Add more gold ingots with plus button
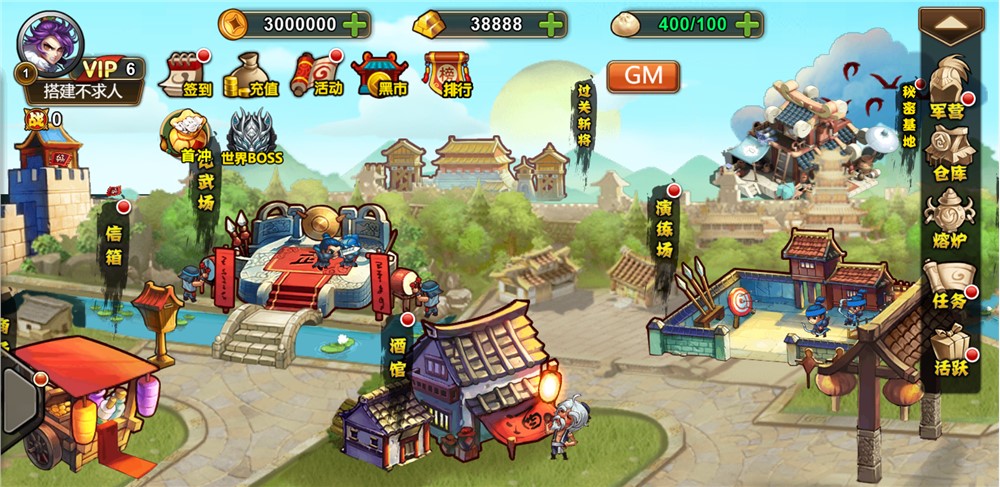The width and height of the screenshot is (1000, 487). pos(550,23)
